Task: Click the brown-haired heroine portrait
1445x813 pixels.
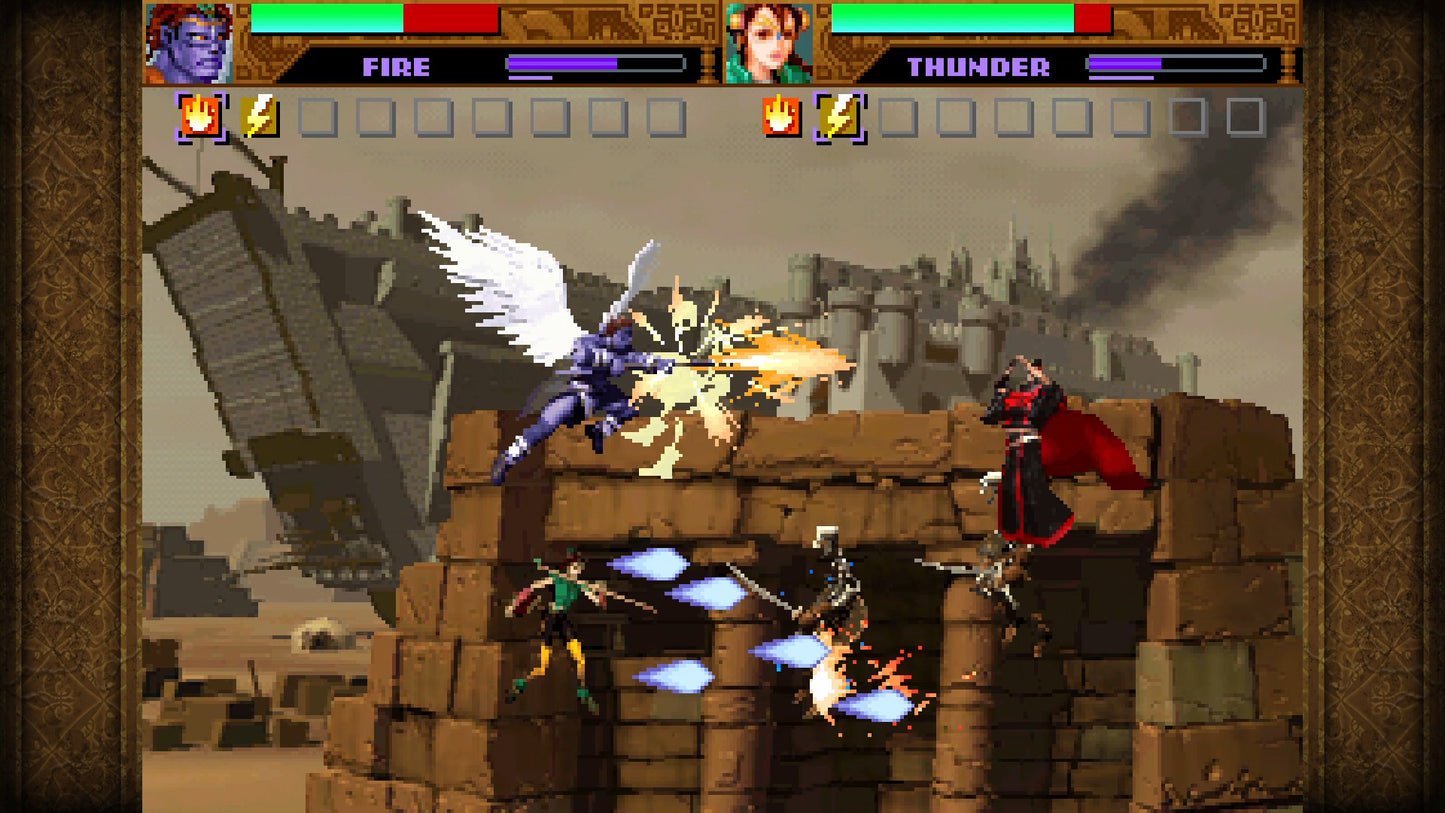Action: (768, 43)
